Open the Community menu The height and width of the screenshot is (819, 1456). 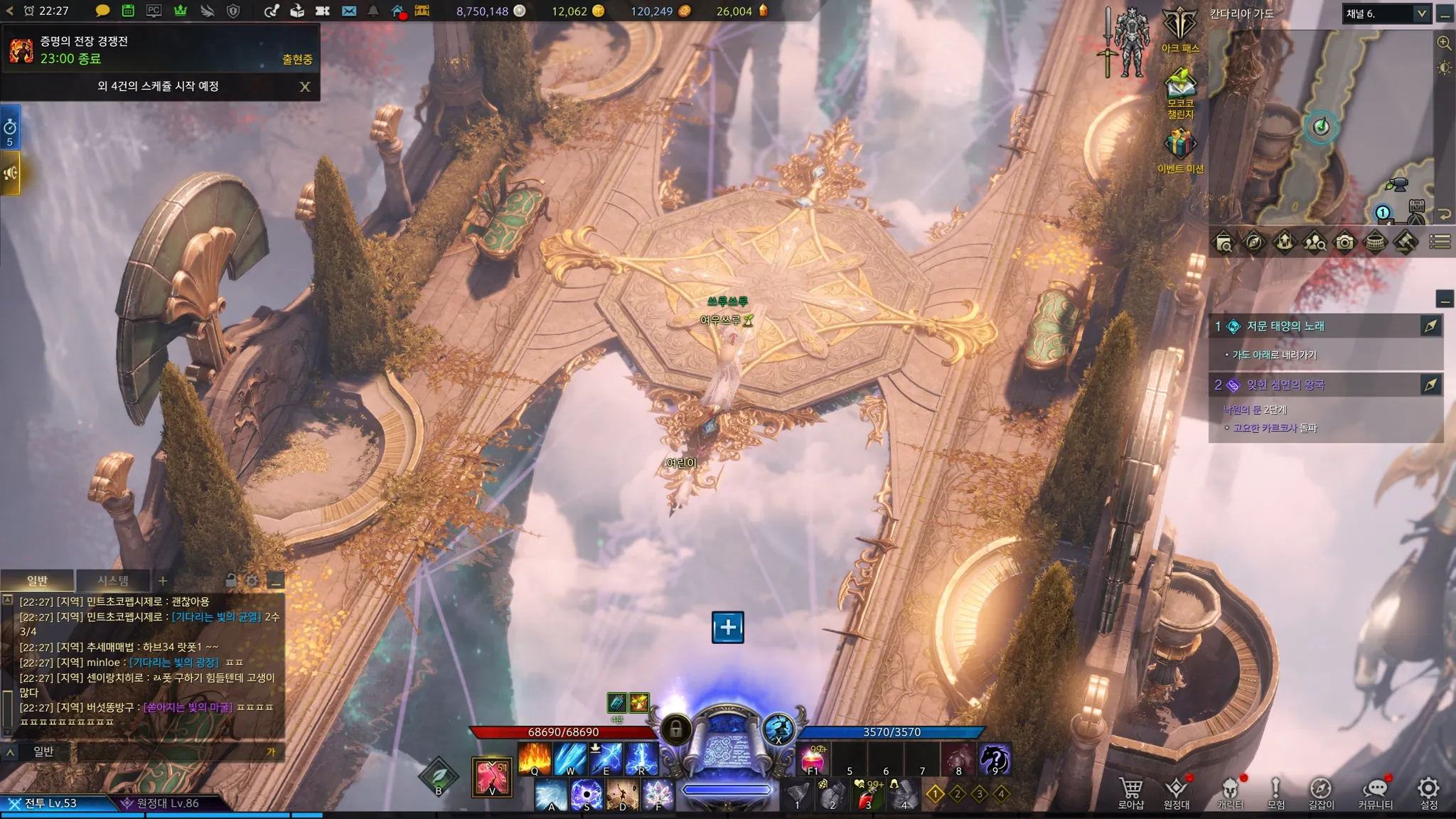pos(1375,791)
